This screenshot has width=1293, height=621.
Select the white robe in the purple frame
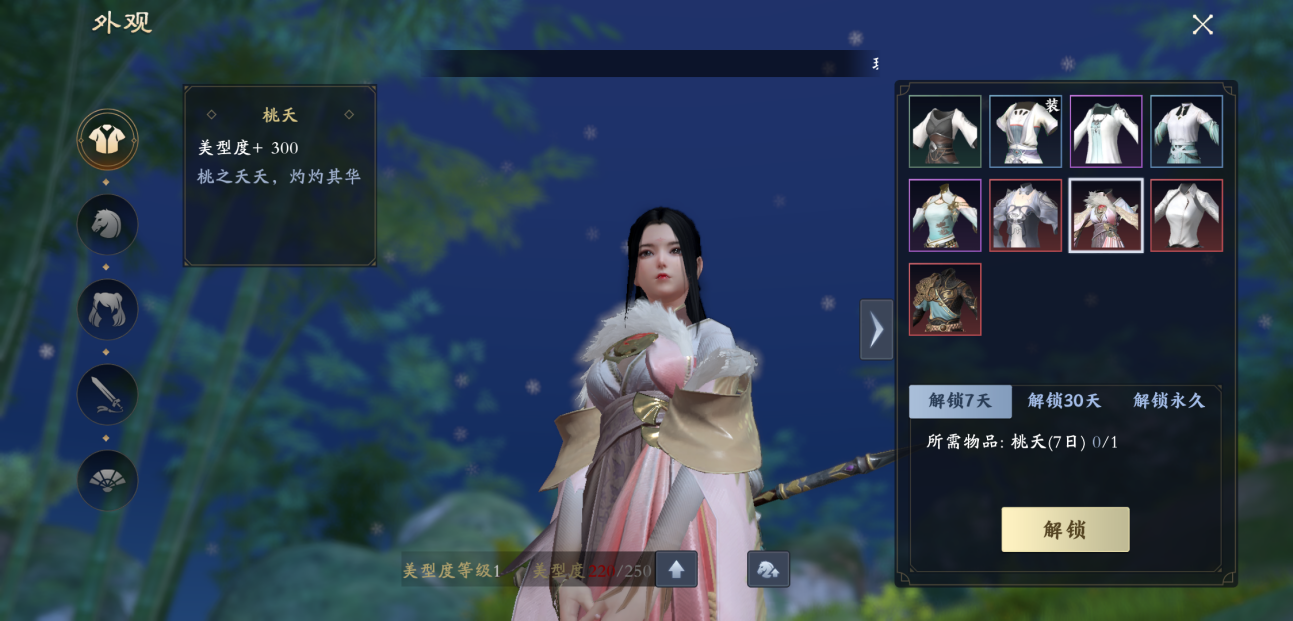click(1106, 131)
